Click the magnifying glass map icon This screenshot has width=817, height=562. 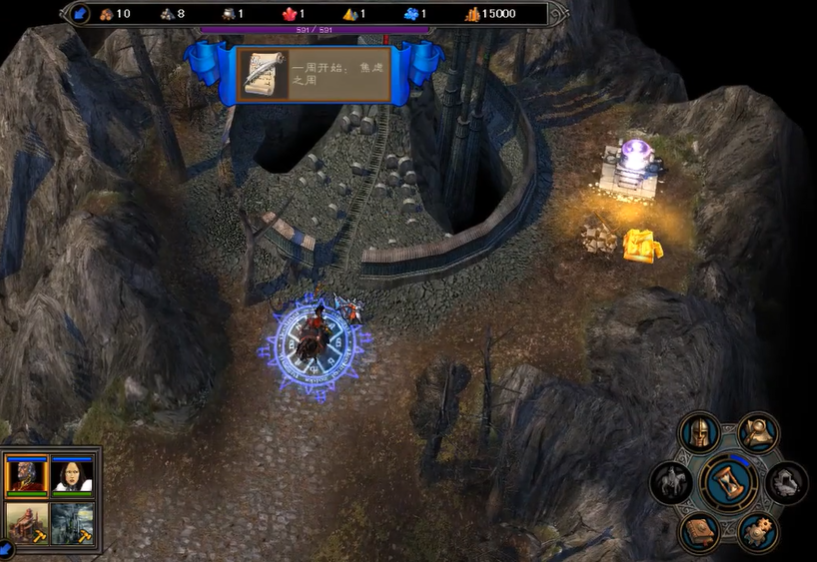[759, 433]
